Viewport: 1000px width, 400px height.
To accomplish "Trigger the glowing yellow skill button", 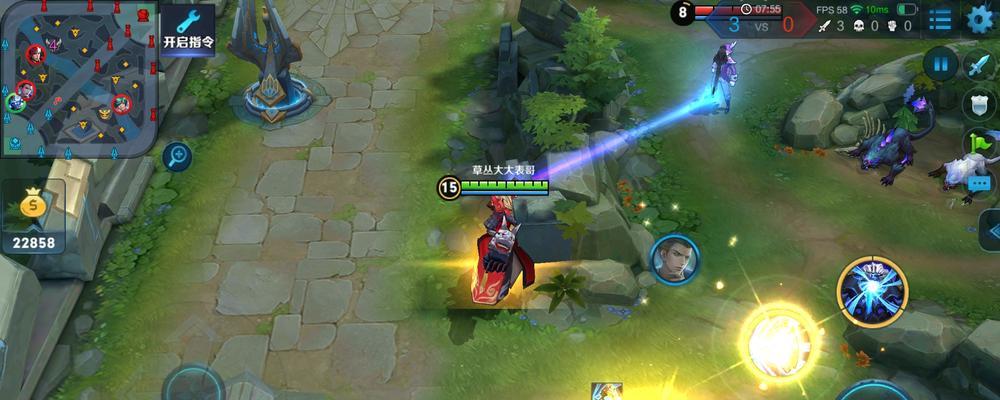I will [x=778, y=340].
